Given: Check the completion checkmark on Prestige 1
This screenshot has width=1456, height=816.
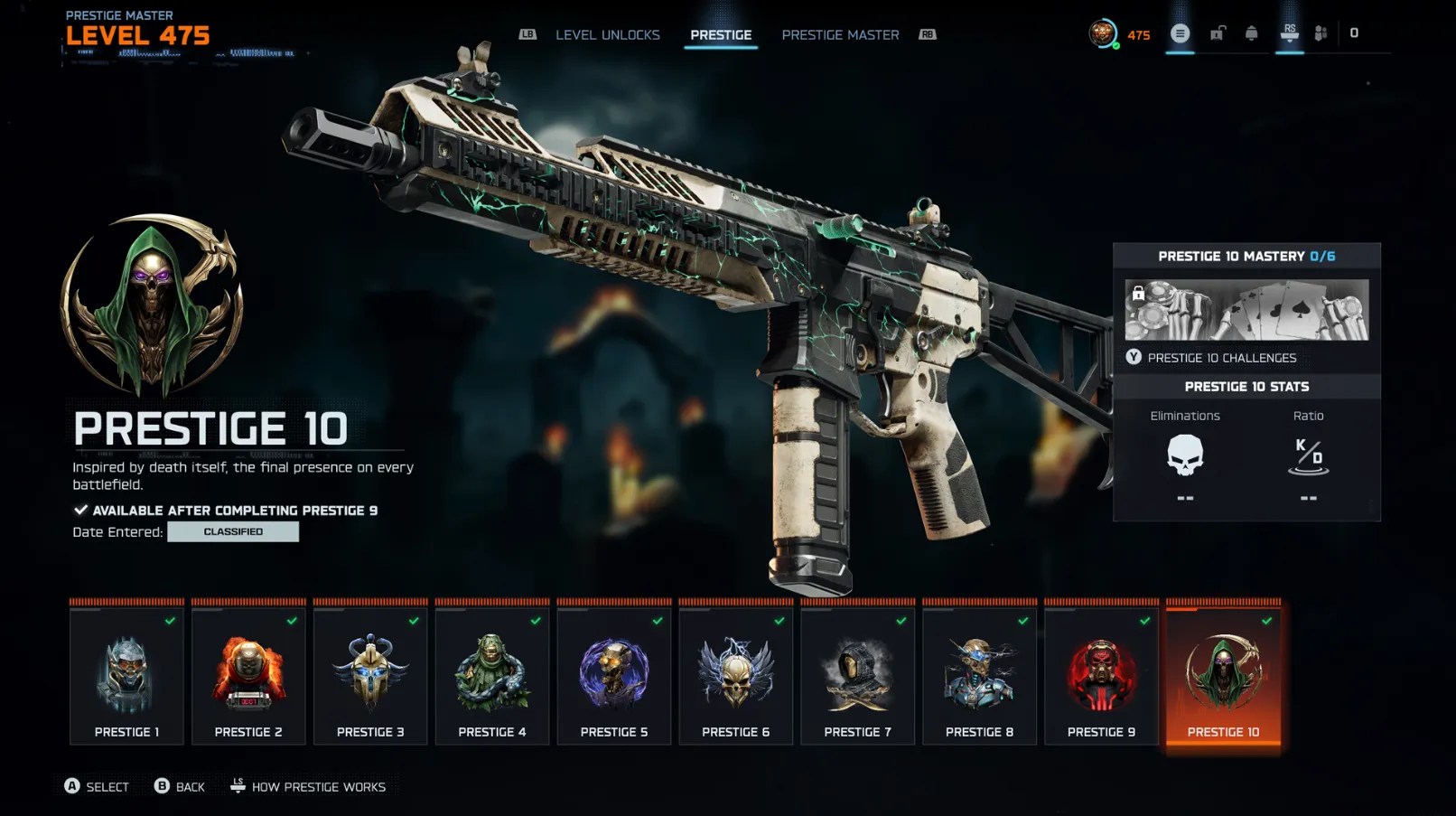Looking at the screenshot, I should (173, 623).
